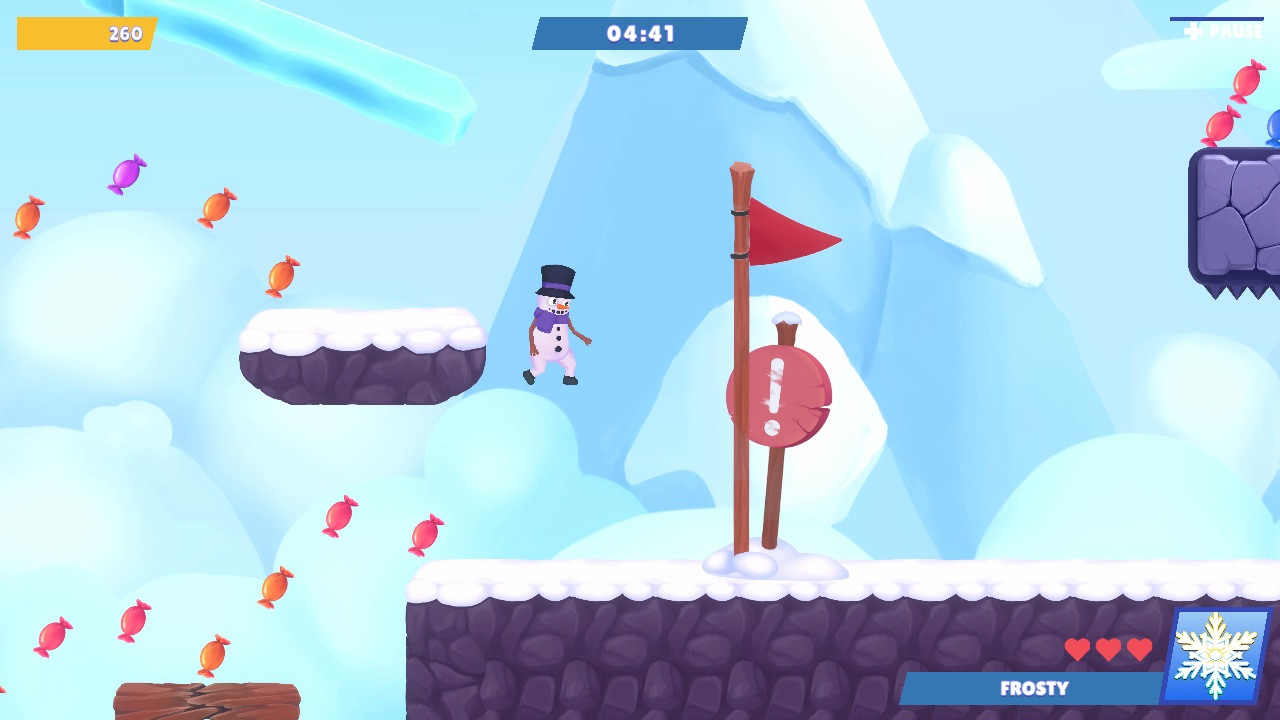The width and height of the screenshot is (1280, 720).
Task: Click the FROSTY name label
Action: [x=1035, y=689]
